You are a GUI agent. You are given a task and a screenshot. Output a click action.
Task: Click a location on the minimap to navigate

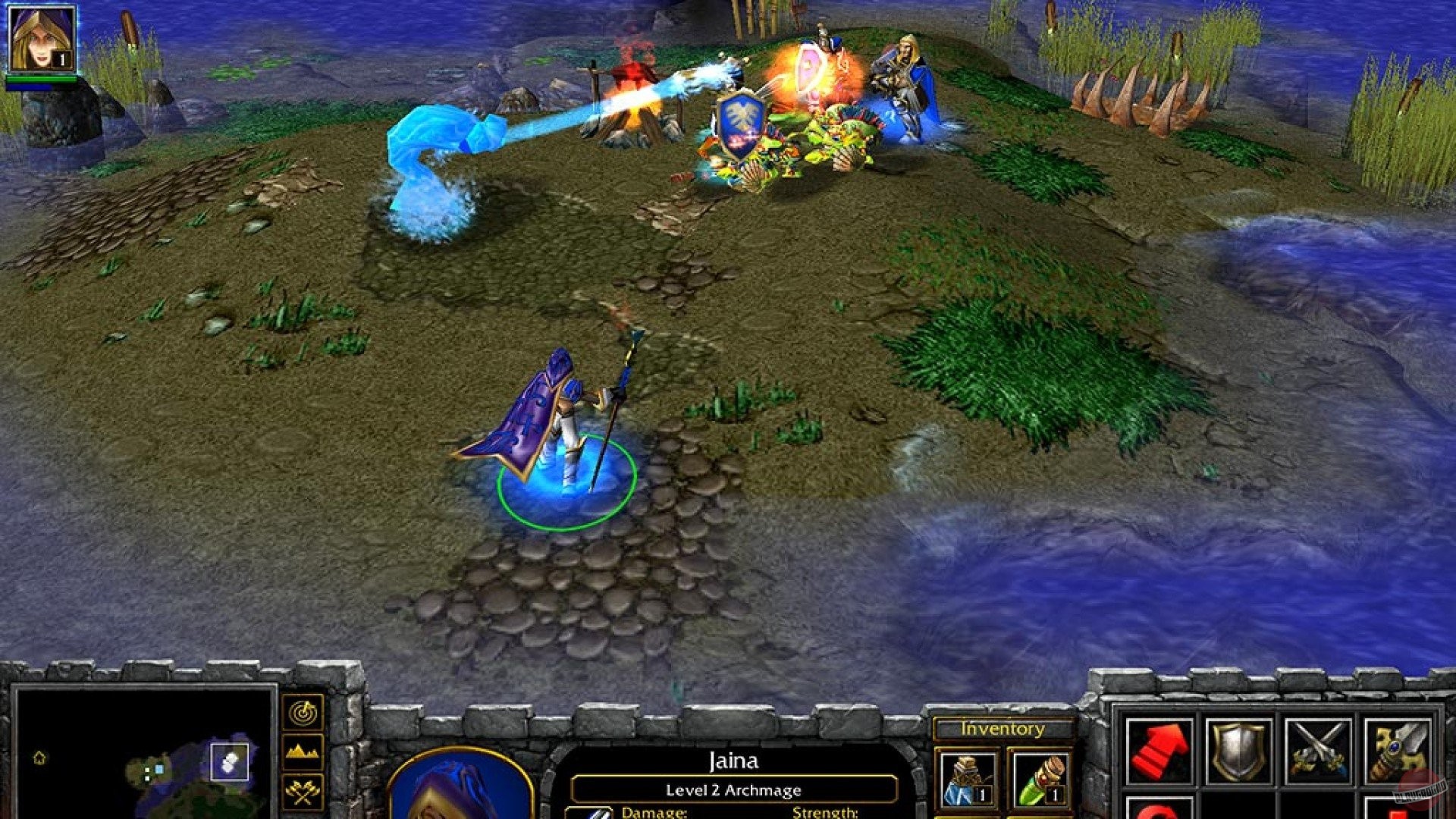[158, 770]
